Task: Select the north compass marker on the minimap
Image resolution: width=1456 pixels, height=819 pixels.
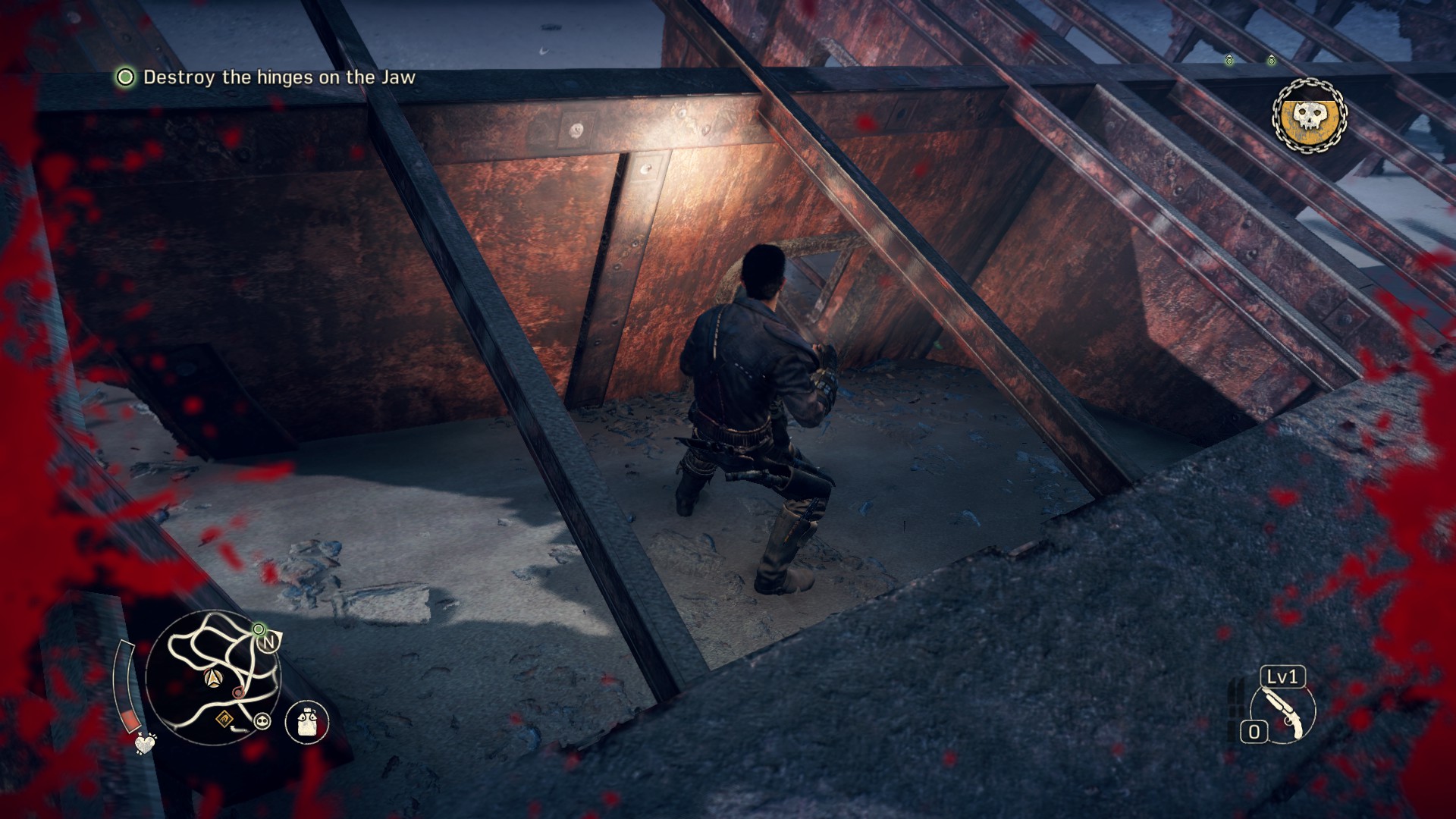Action: tap(269, 642)
